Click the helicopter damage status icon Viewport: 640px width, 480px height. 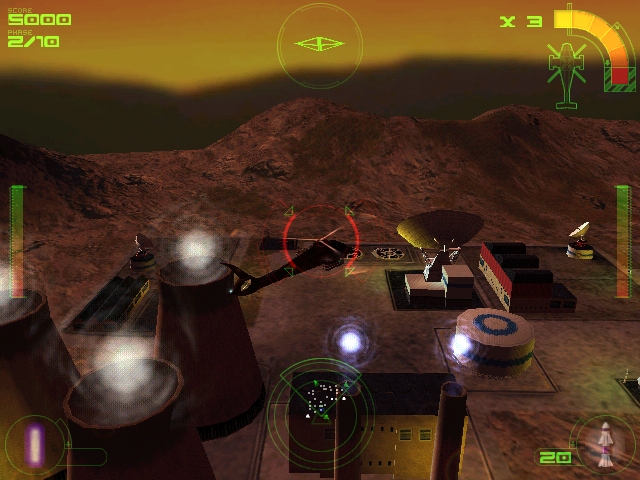coord(566,70)
